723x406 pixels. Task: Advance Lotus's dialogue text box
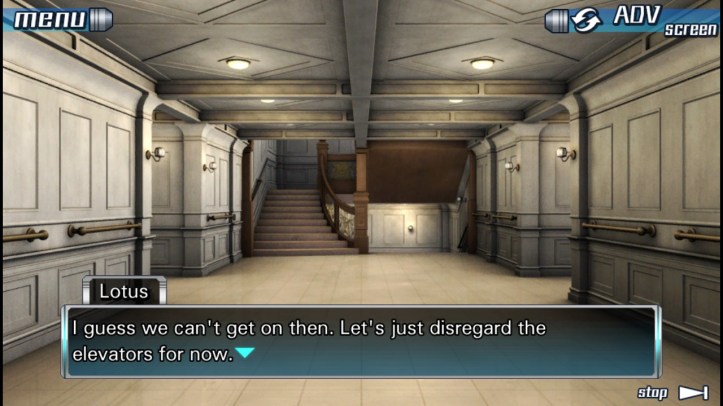361,340
